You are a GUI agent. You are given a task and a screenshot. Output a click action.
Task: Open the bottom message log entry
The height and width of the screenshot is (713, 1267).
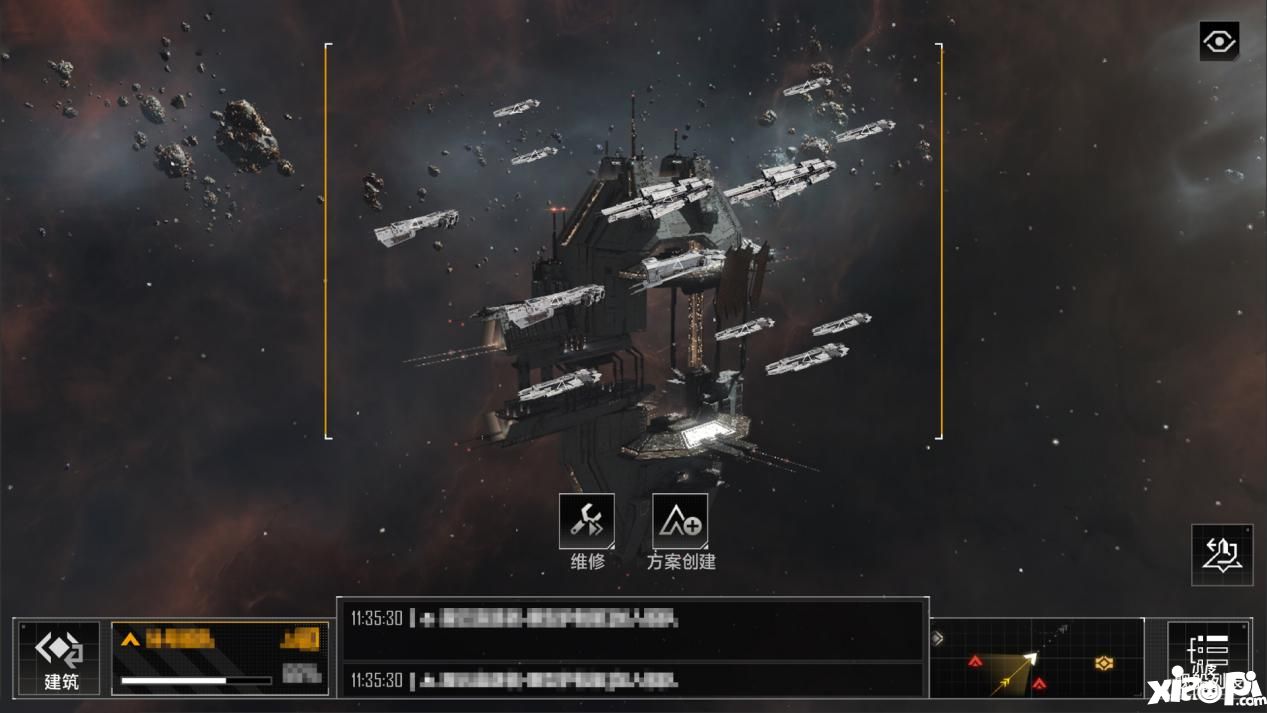[x=631, y=680]
